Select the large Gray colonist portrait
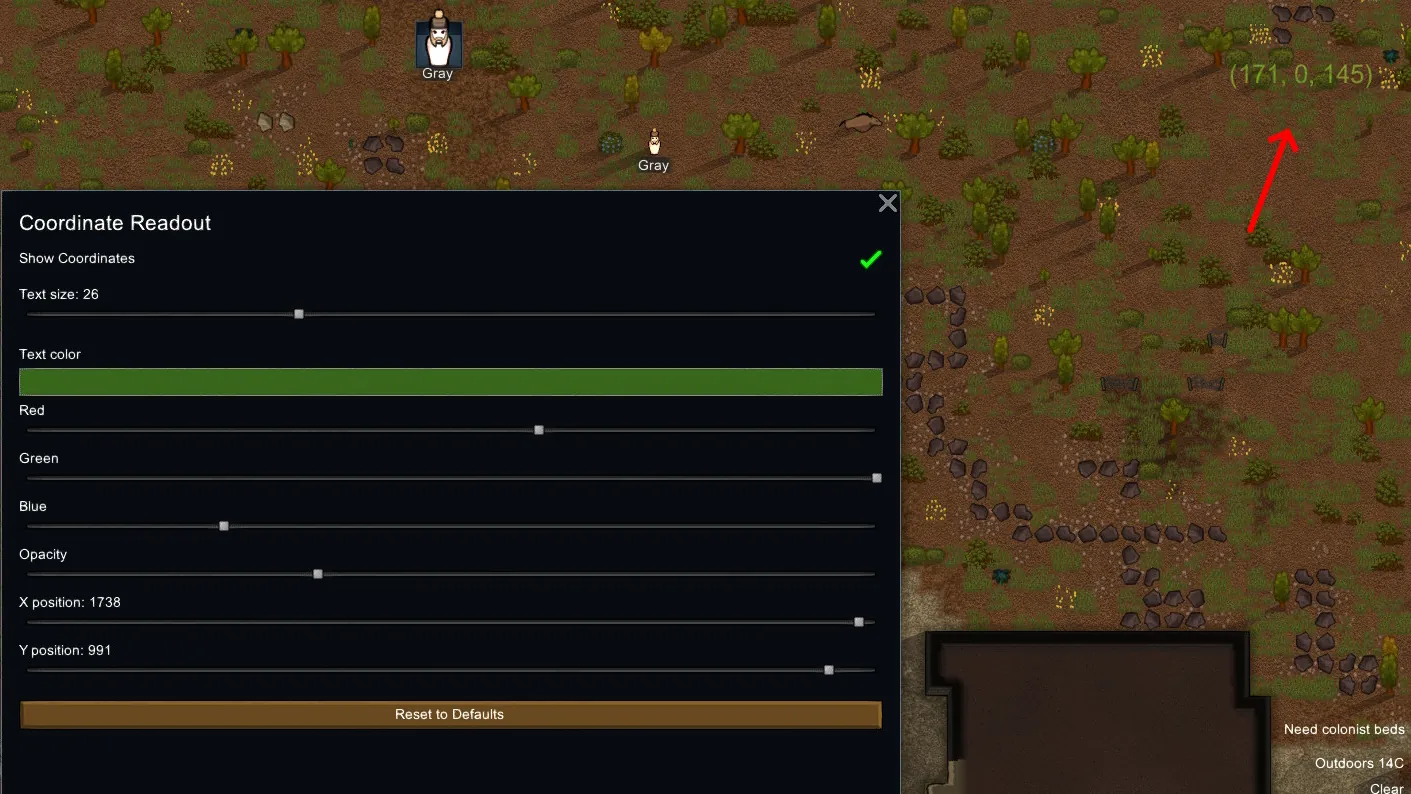The height and width of the screenshot is (794, 1411). [438, 42]
